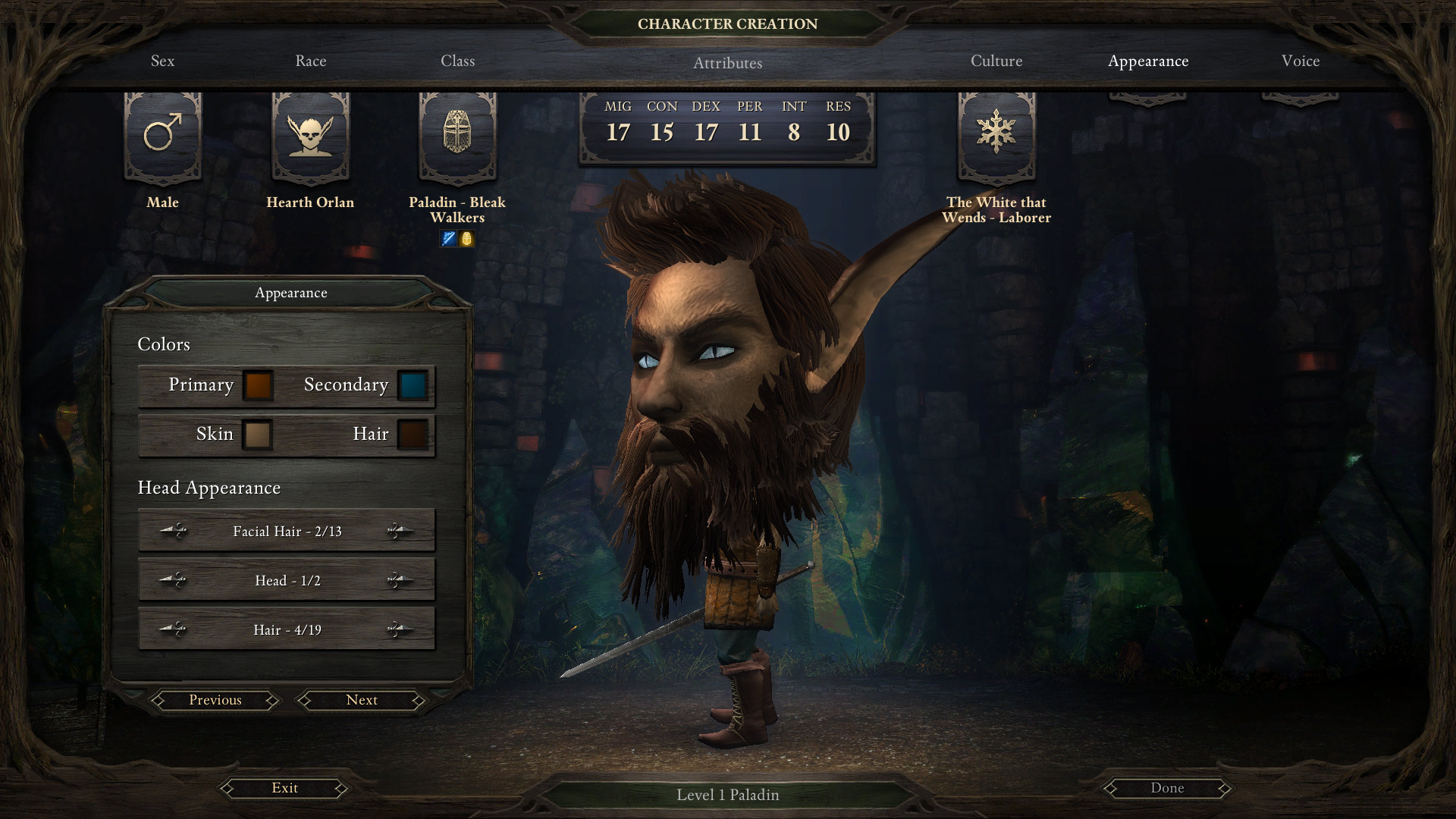This screenshot has height=819, width=1456.
Task: Click the armor icon beside the sword icon
Action: tap(466, 237)
